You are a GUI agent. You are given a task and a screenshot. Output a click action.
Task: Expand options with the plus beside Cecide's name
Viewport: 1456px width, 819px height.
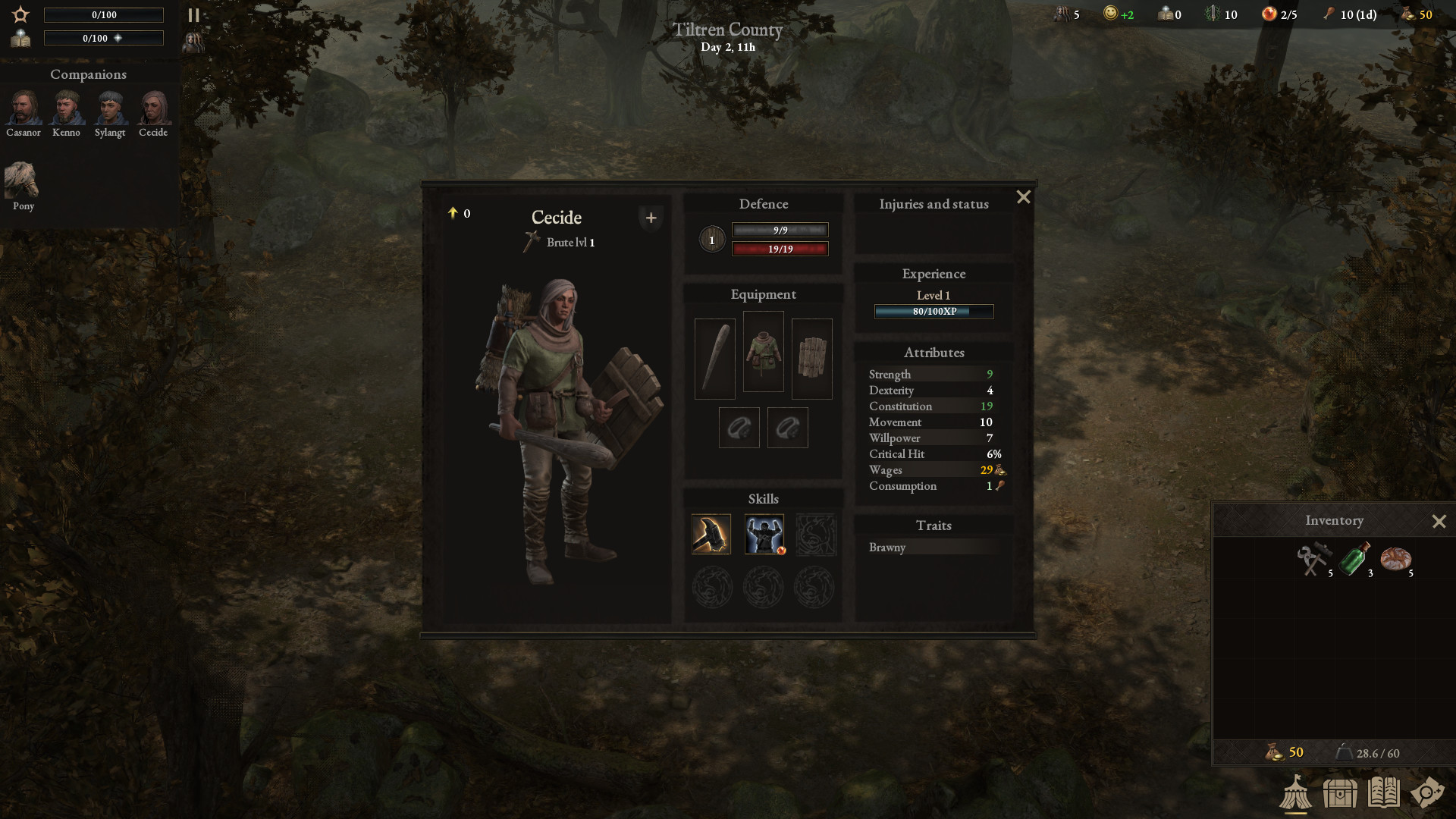pyautogui.click(x=651, y=218)
